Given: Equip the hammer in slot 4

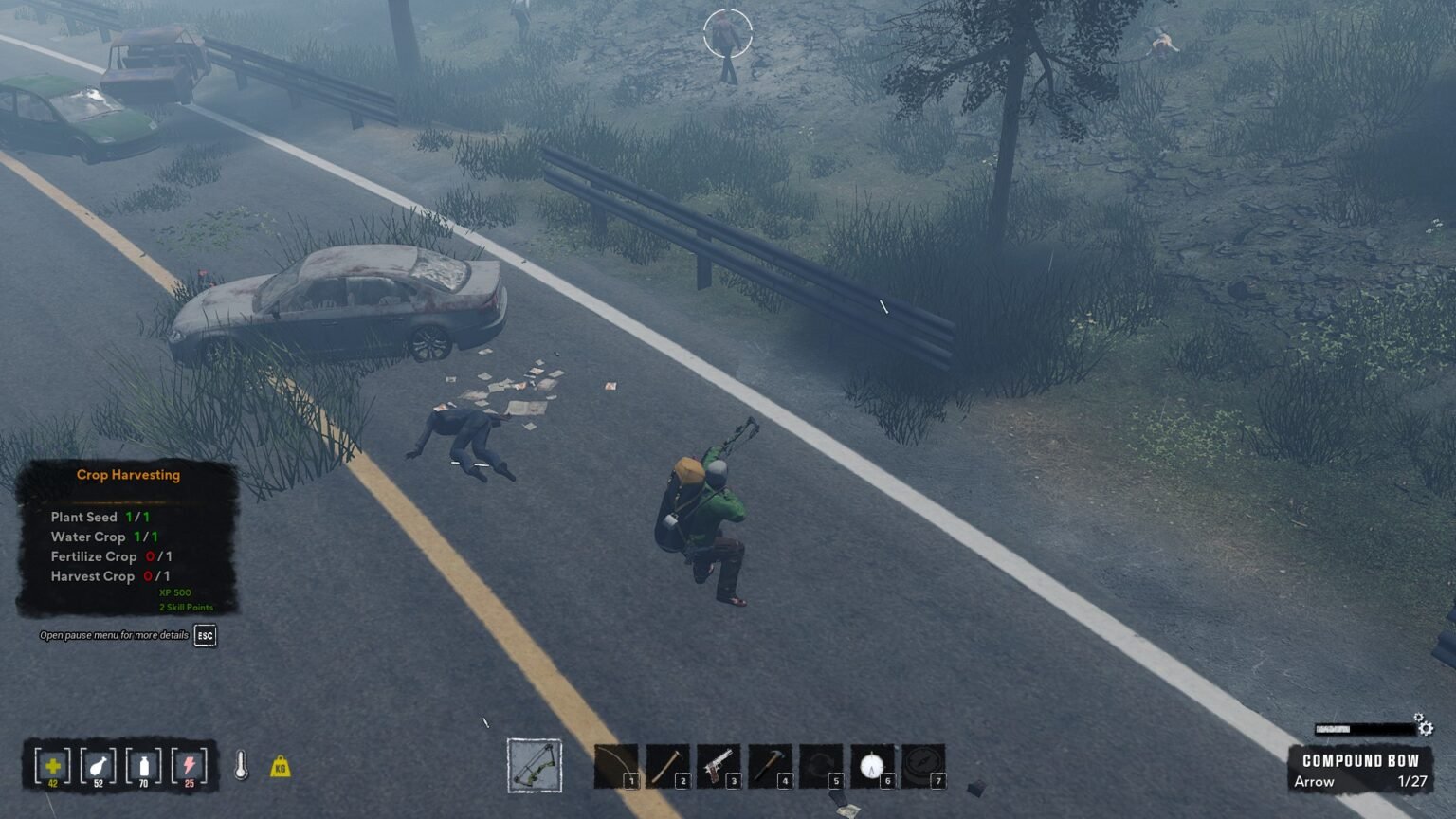Looking at the screenshot, I should 770,766.
